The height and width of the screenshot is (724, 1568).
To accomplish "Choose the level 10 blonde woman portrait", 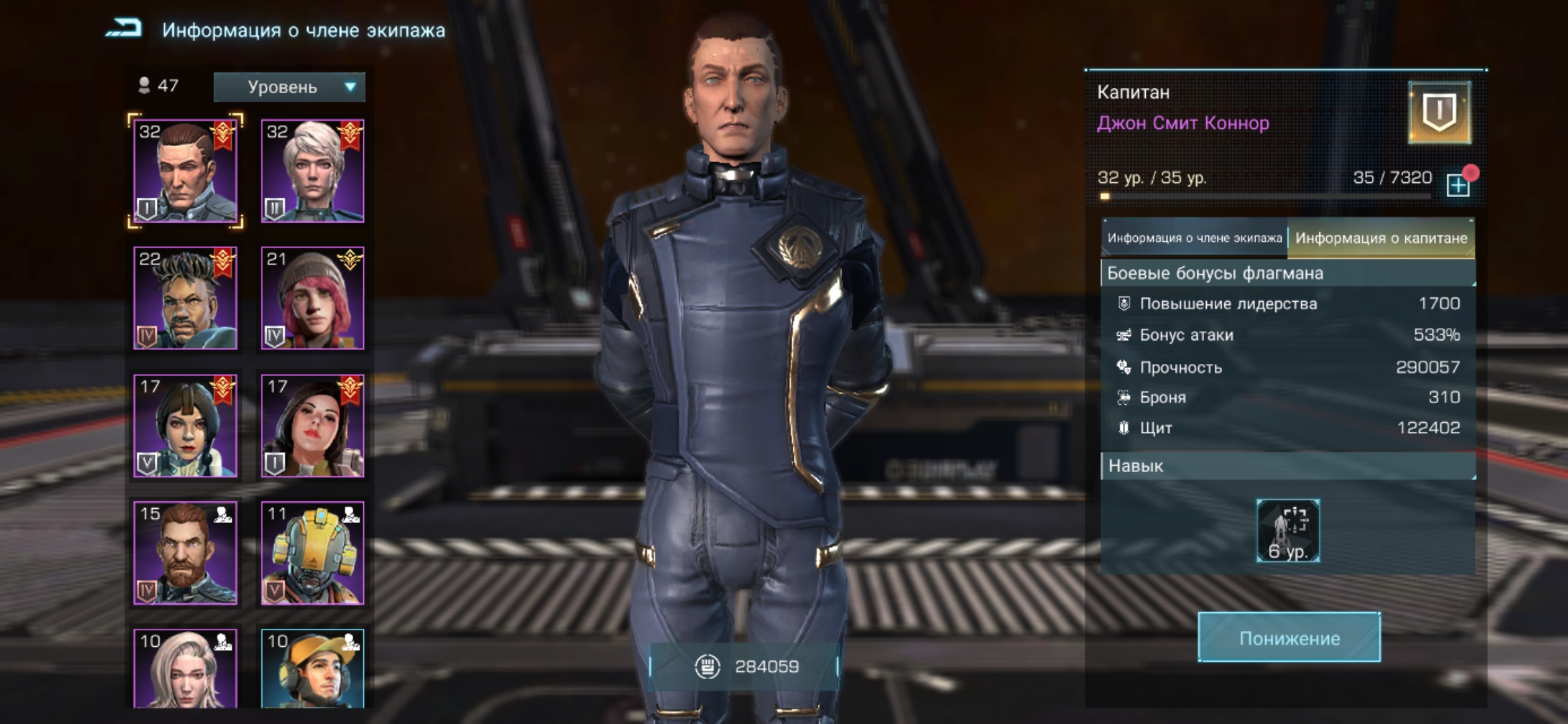I will point(186,669).
